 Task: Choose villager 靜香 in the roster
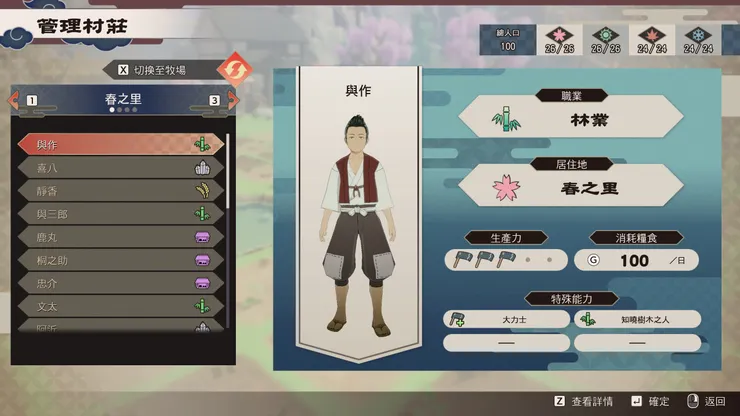[x=120, y=190]
